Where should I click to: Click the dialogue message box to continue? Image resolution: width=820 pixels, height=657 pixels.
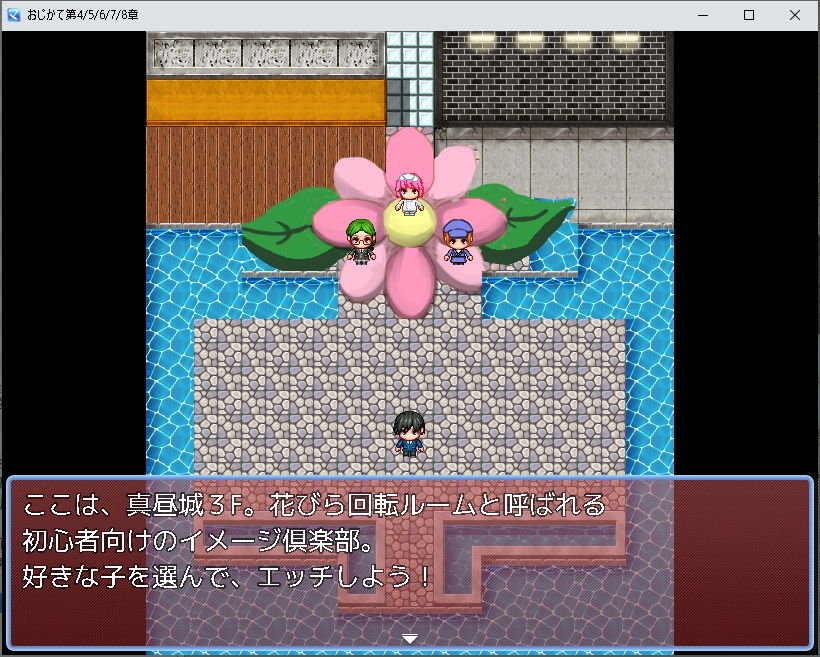pos(409,562)
